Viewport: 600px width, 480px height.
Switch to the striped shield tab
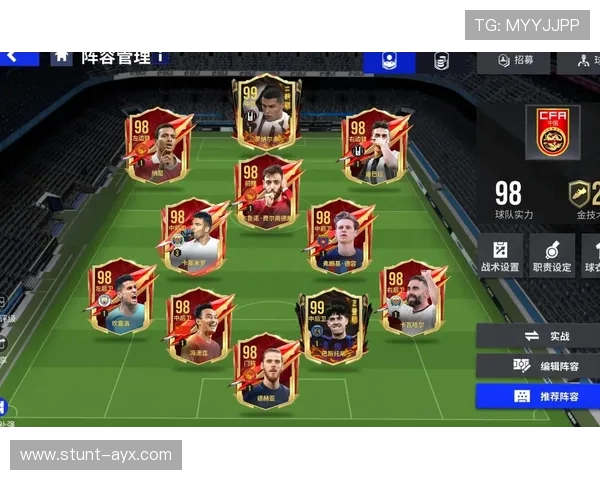[x=441, y=60]
